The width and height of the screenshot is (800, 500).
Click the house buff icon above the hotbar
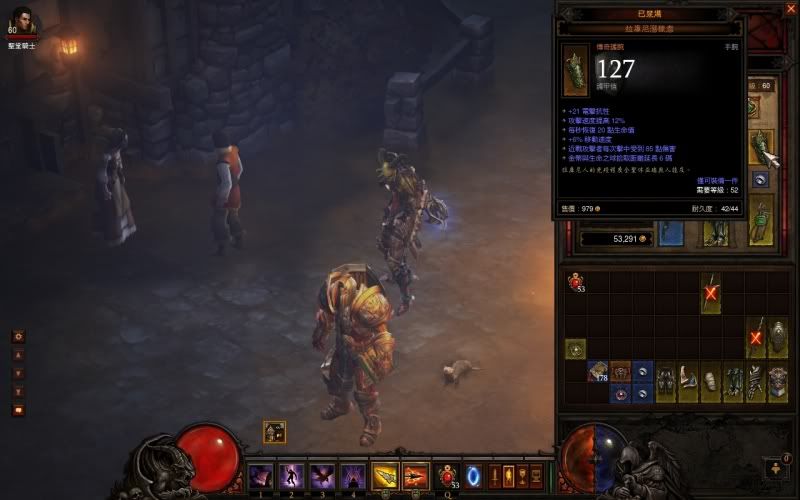pos(275,431)
